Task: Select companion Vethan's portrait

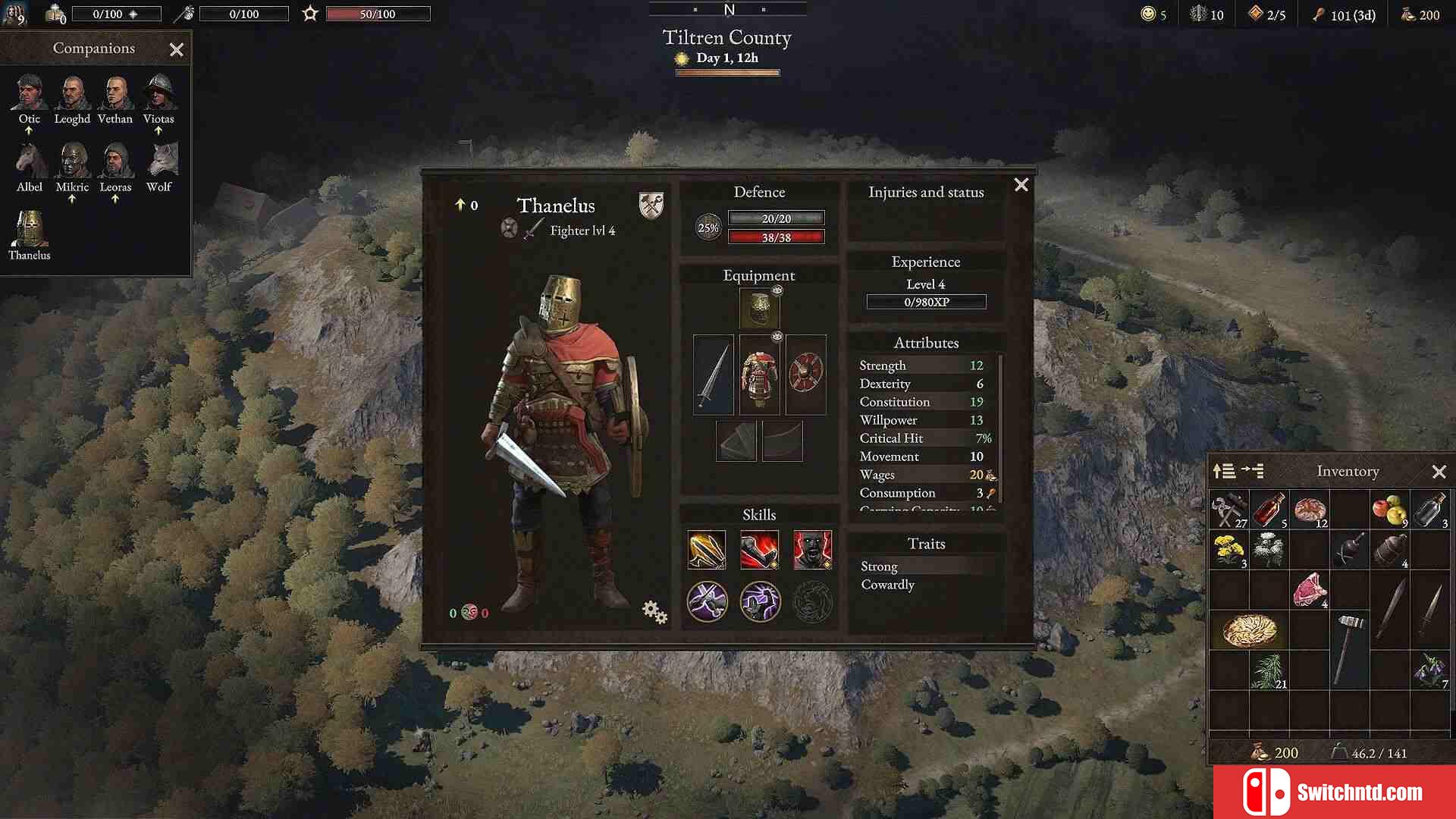Action: pos(115,93)
